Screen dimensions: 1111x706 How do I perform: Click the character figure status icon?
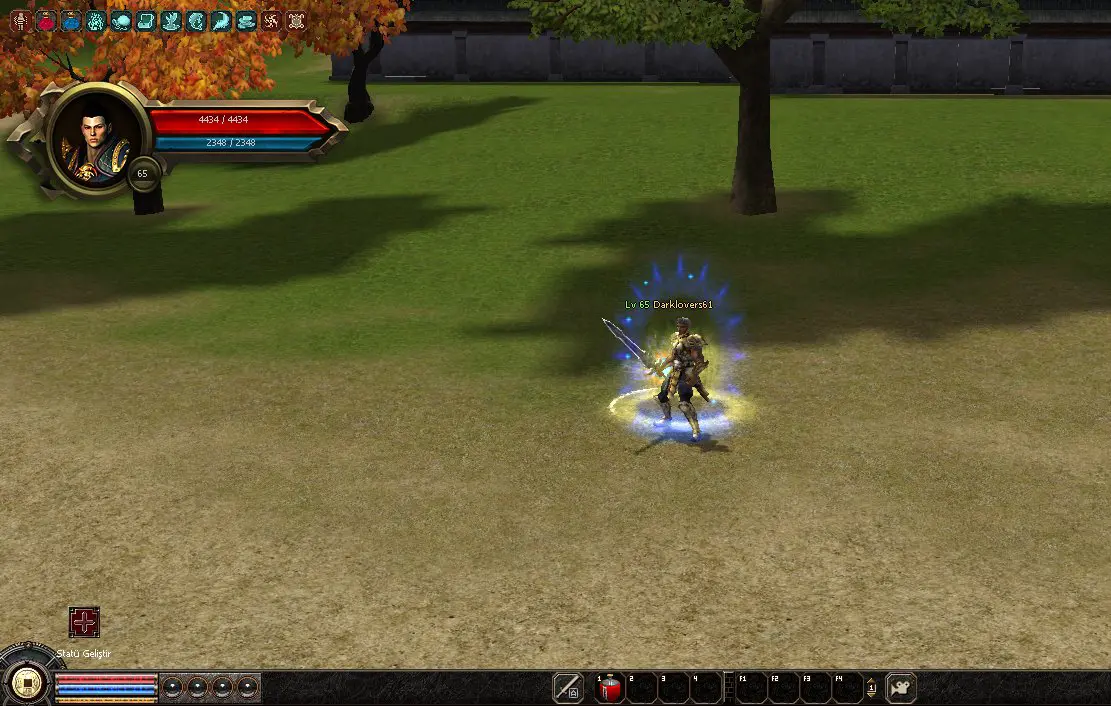click(21, 20)
